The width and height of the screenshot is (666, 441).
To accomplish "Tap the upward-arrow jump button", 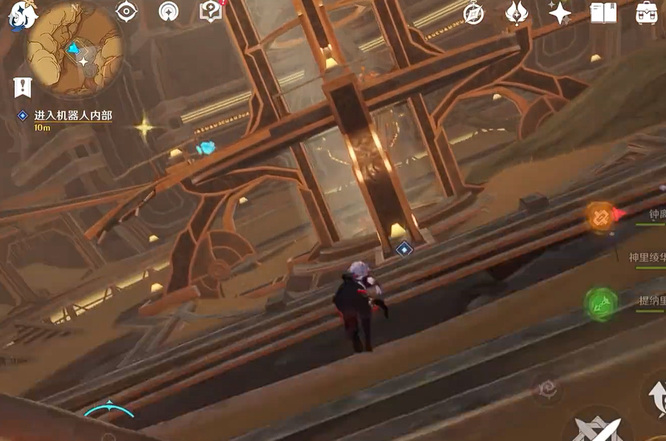I will [656, 398].
